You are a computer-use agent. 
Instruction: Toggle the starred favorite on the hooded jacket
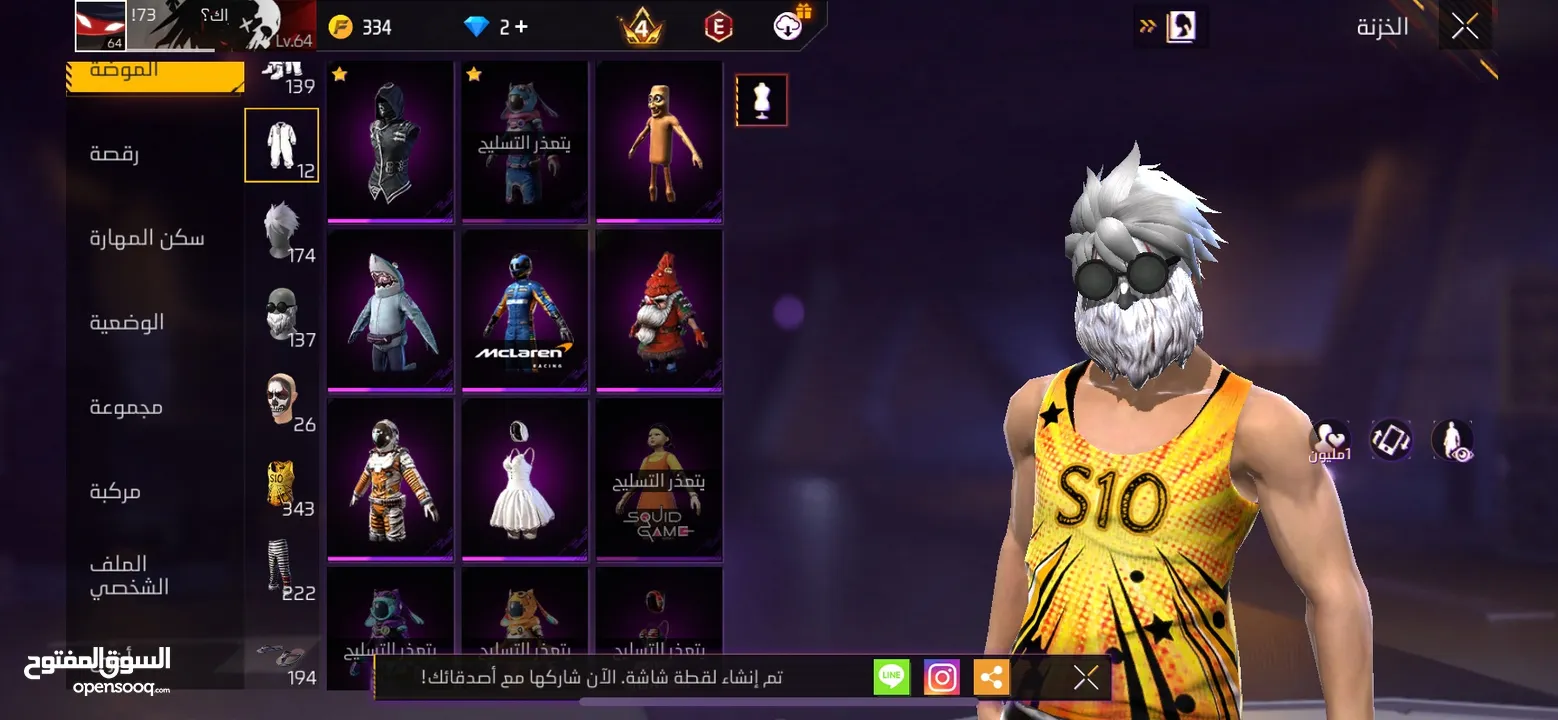pyautogui.click(x=340, y=74)
